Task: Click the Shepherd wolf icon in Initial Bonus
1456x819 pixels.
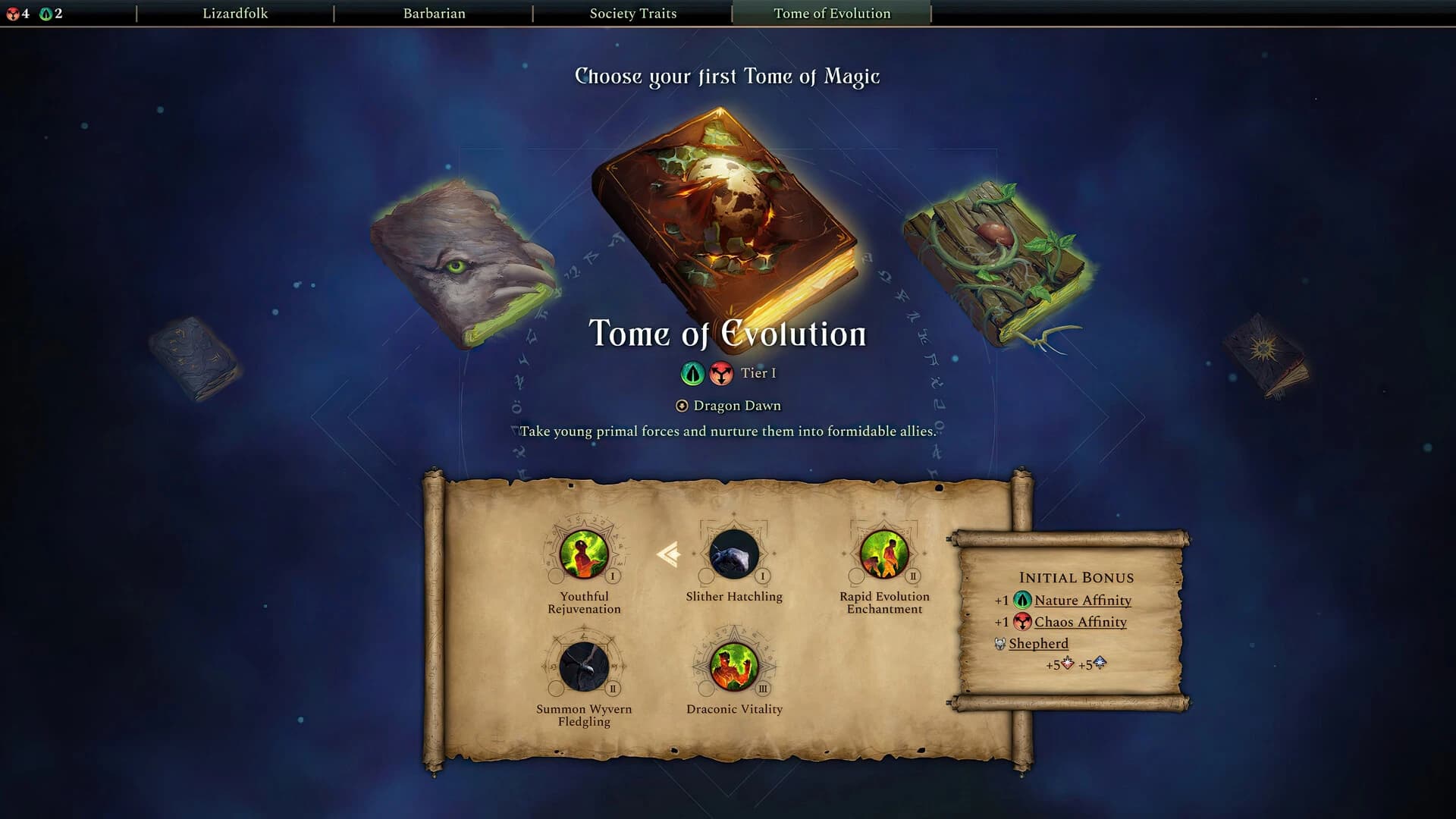Action: [1003, 643]
